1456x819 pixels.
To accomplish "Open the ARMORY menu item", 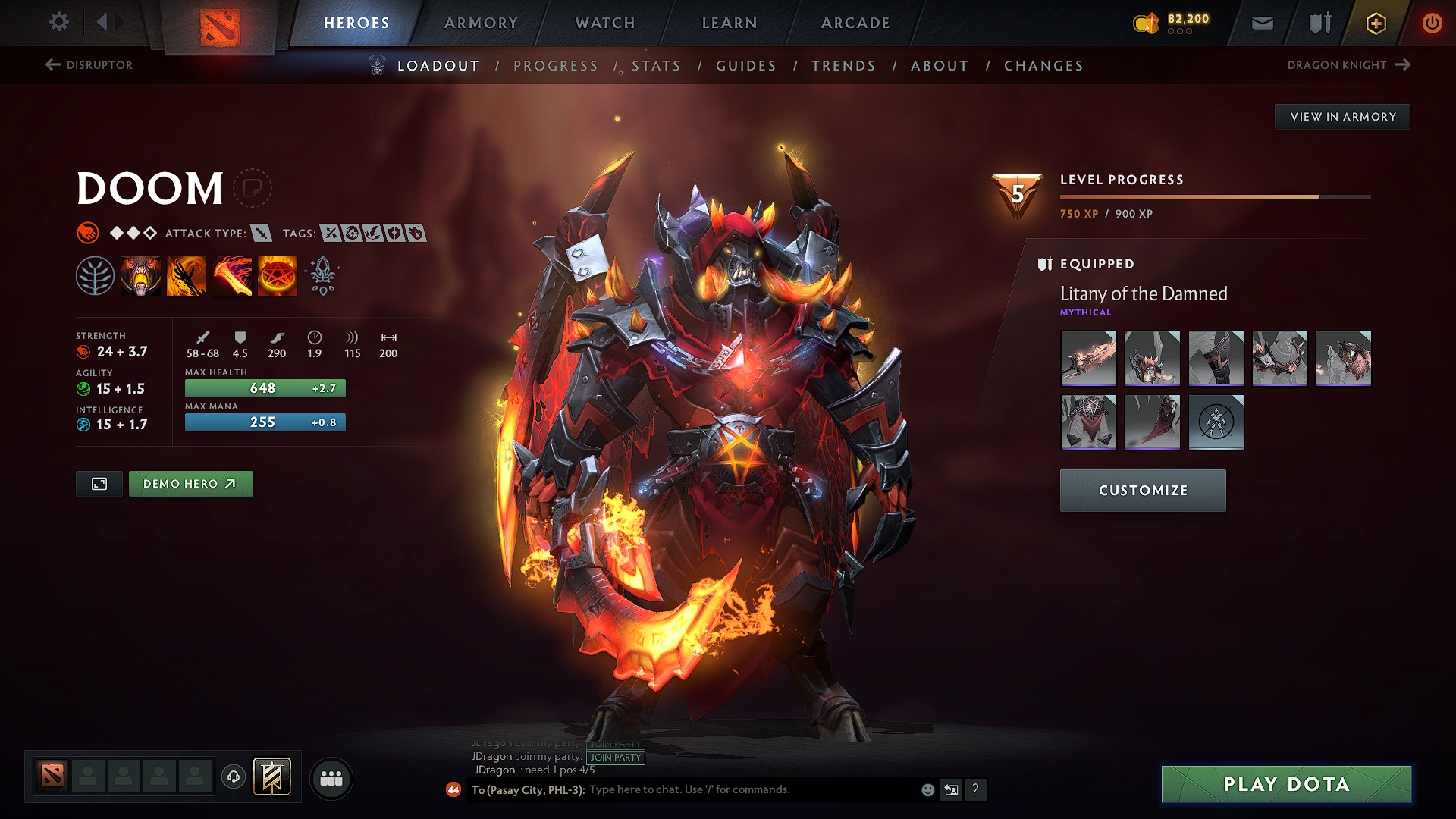I will (480, 23).
